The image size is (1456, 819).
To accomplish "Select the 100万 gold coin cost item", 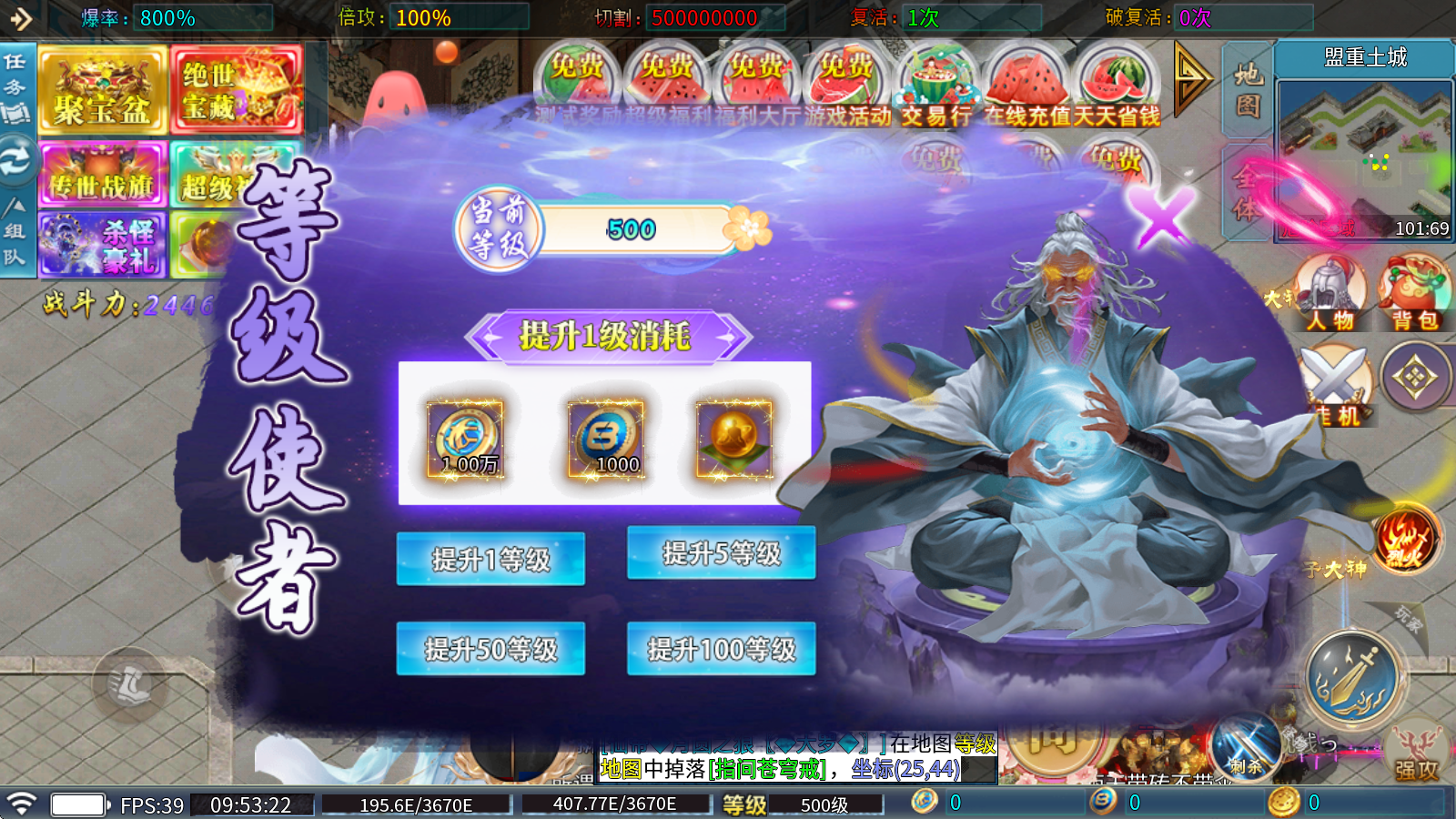I will pyautogui.click(x=465, y=440).
